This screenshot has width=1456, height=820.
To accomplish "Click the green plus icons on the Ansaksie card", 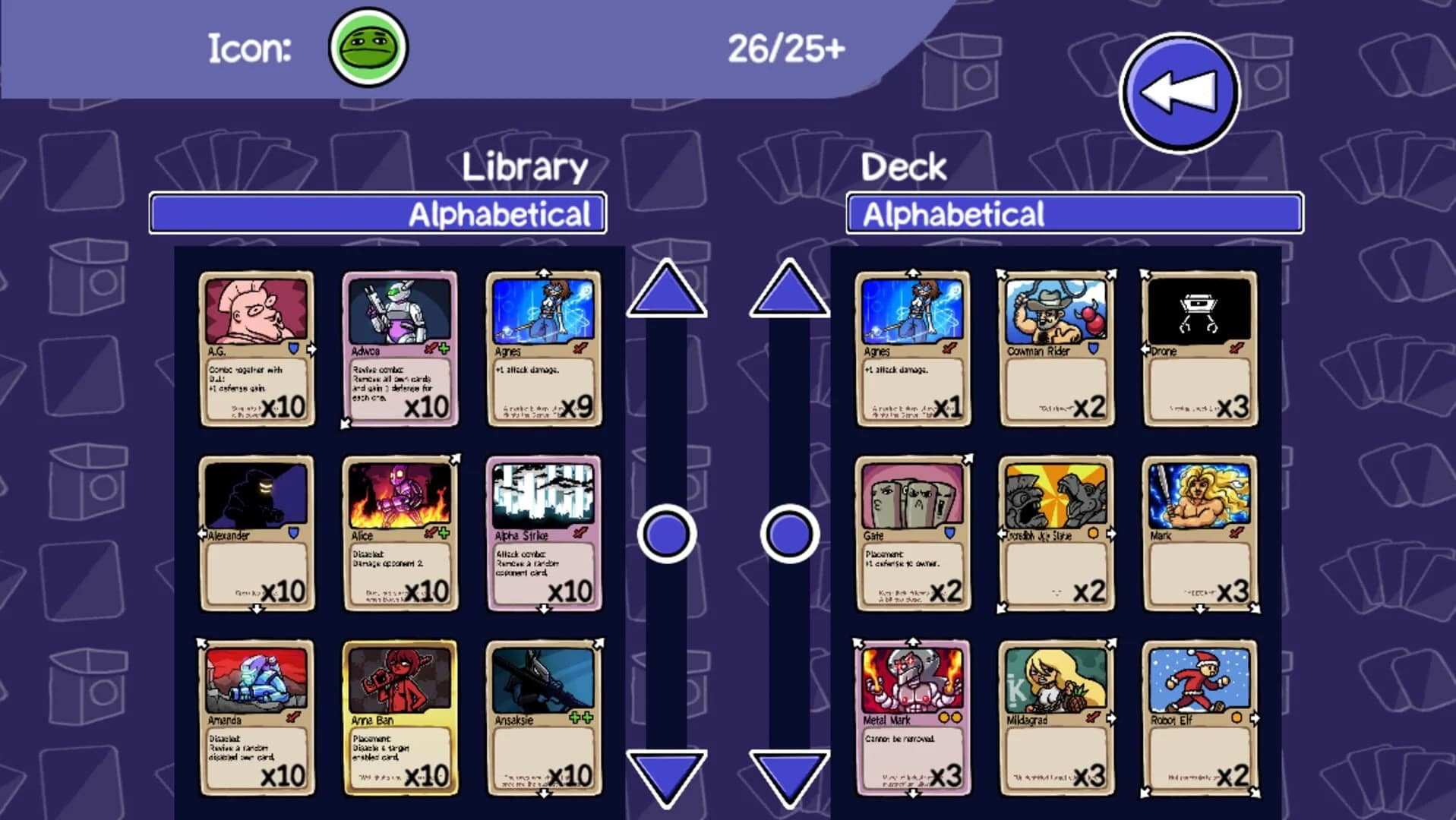I will click(581, 717).
